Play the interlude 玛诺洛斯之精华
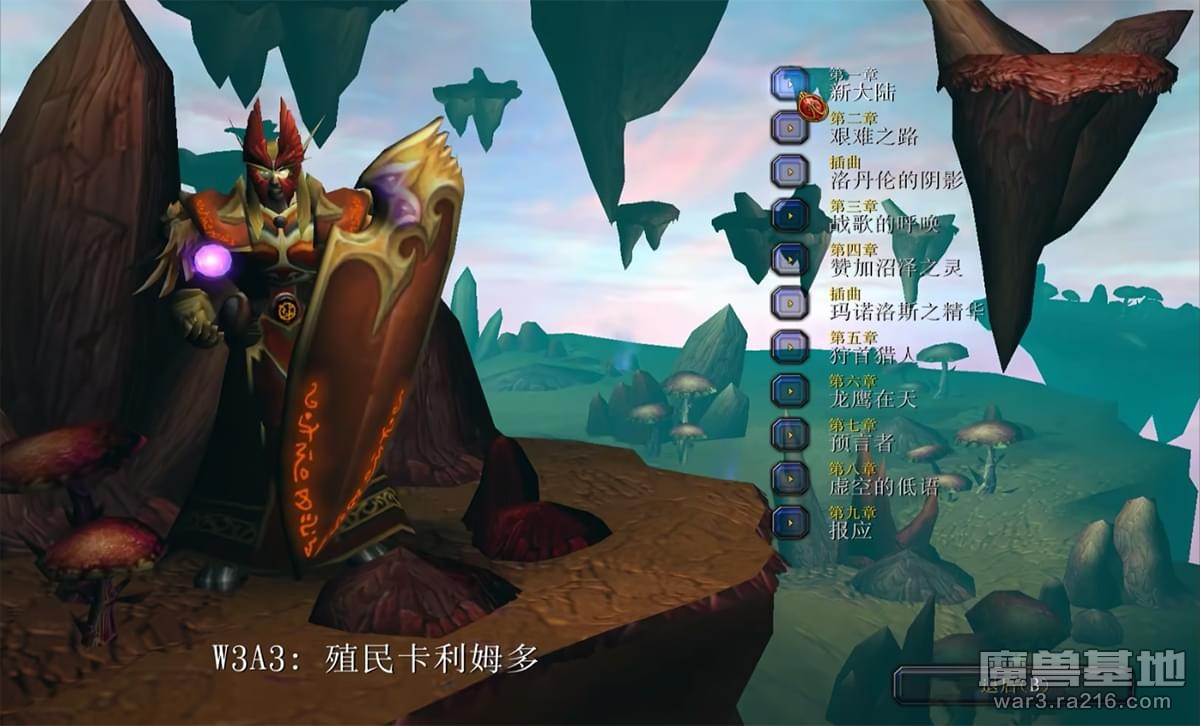This screenshot has height=726, width=1200. (790, 302)
